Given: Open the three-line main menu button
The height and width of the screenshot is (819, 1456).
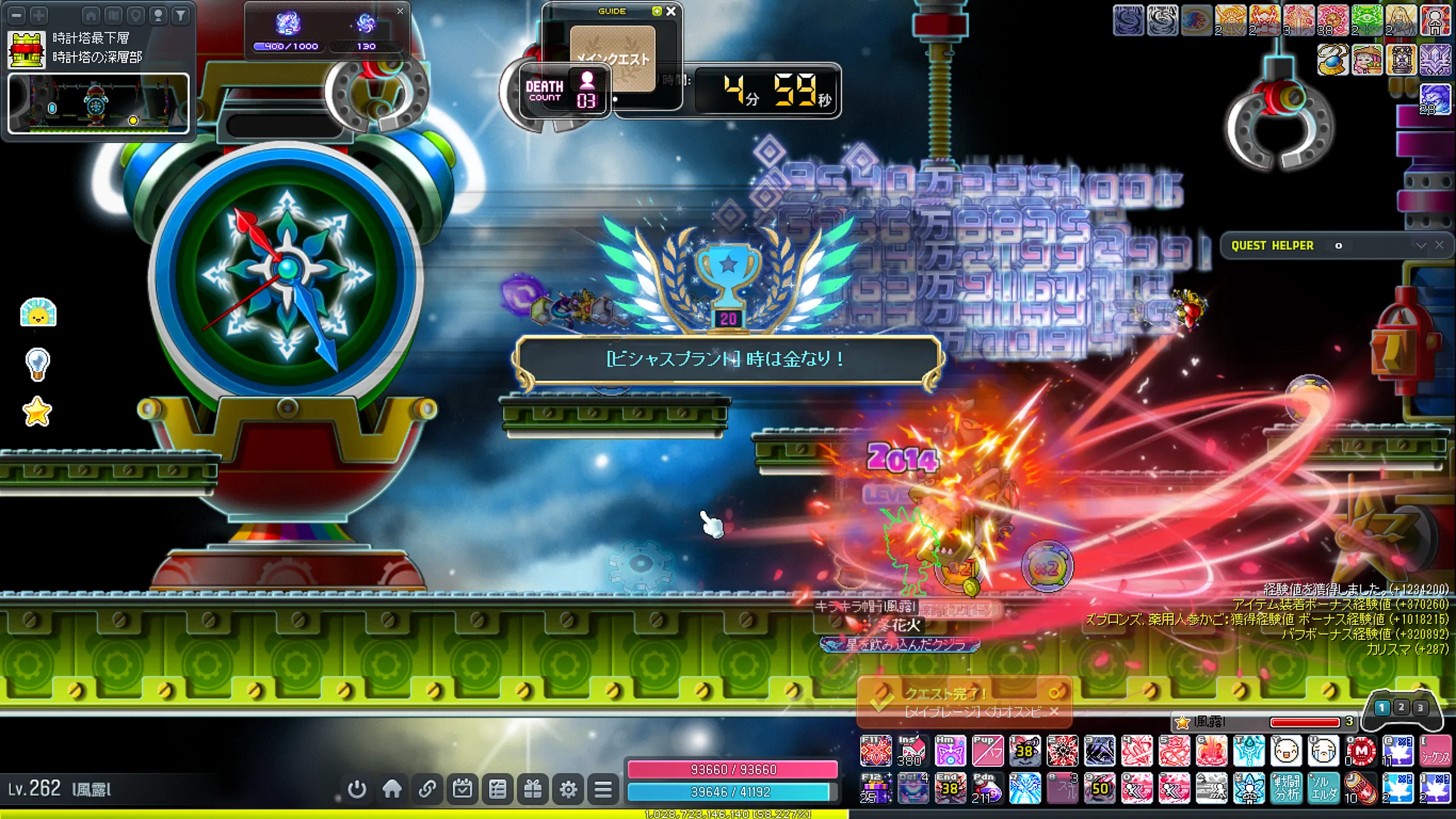Looking at the screenshot, I should [x=603, y=789].
